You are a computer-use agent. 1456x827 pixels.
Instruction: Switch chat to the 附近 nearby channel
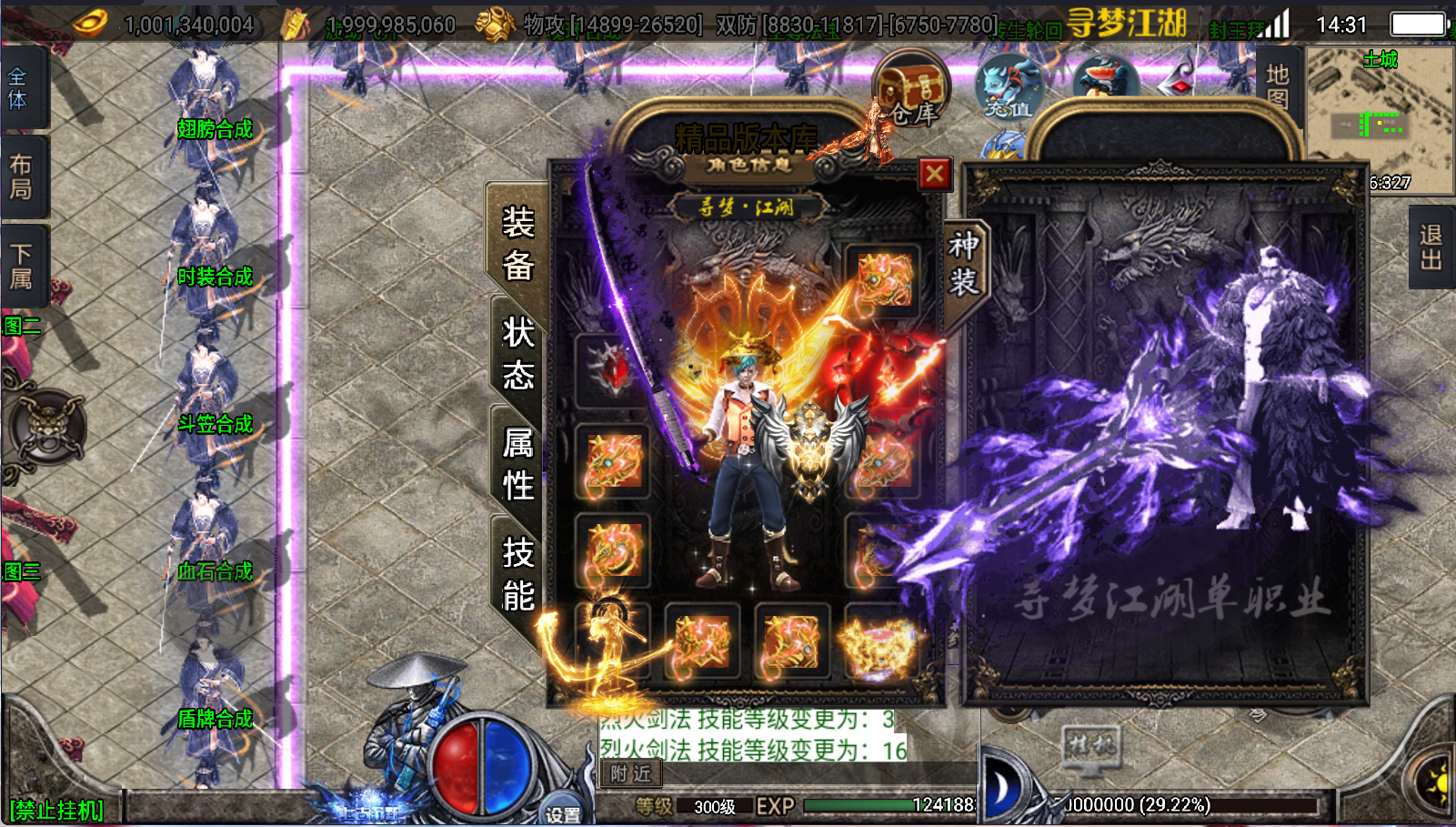[x=631, y=773]
